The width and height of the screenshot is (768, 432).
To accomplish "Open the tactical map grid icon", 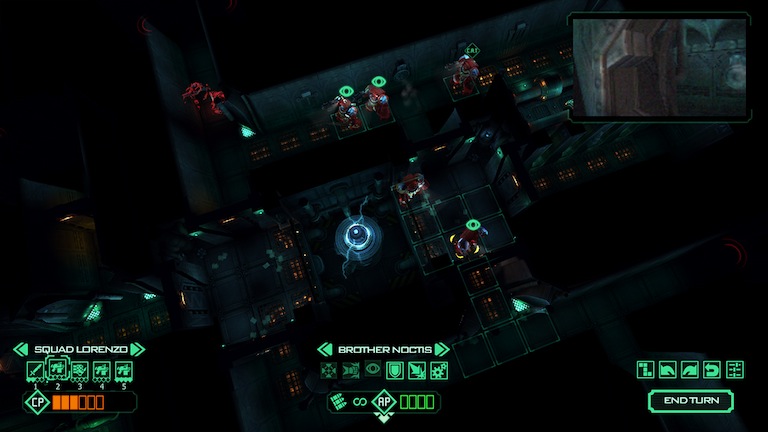I will pyautogui.click(x=645, y=370).
